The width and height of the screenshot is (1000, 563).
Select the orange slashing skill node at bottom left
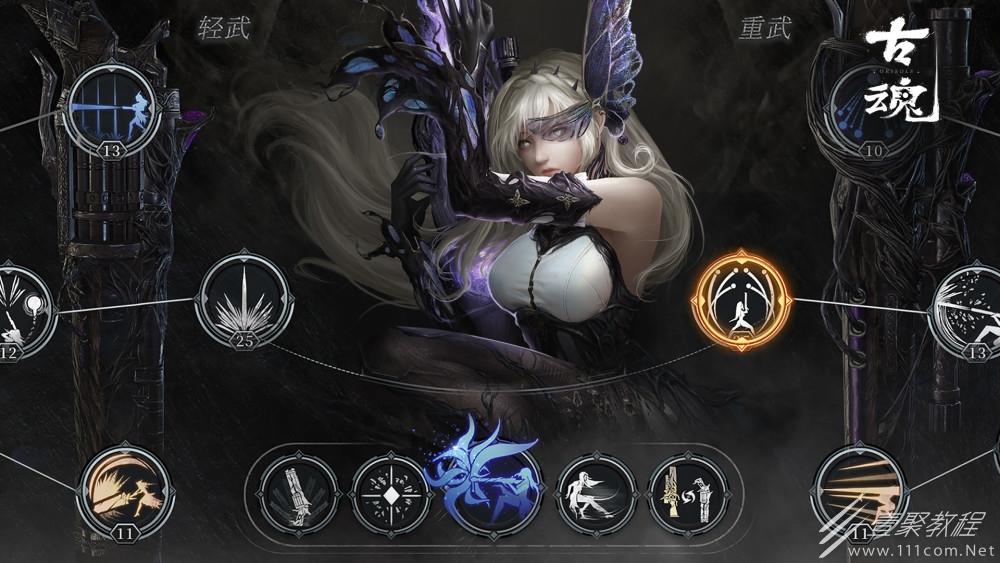(125, 492)
